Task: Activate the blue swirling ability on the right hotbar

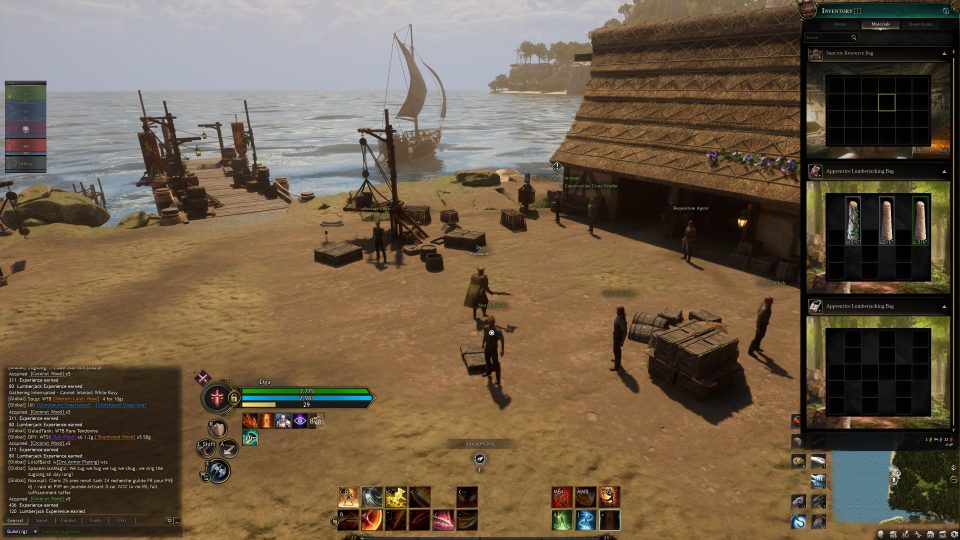Action: point(585,519)
